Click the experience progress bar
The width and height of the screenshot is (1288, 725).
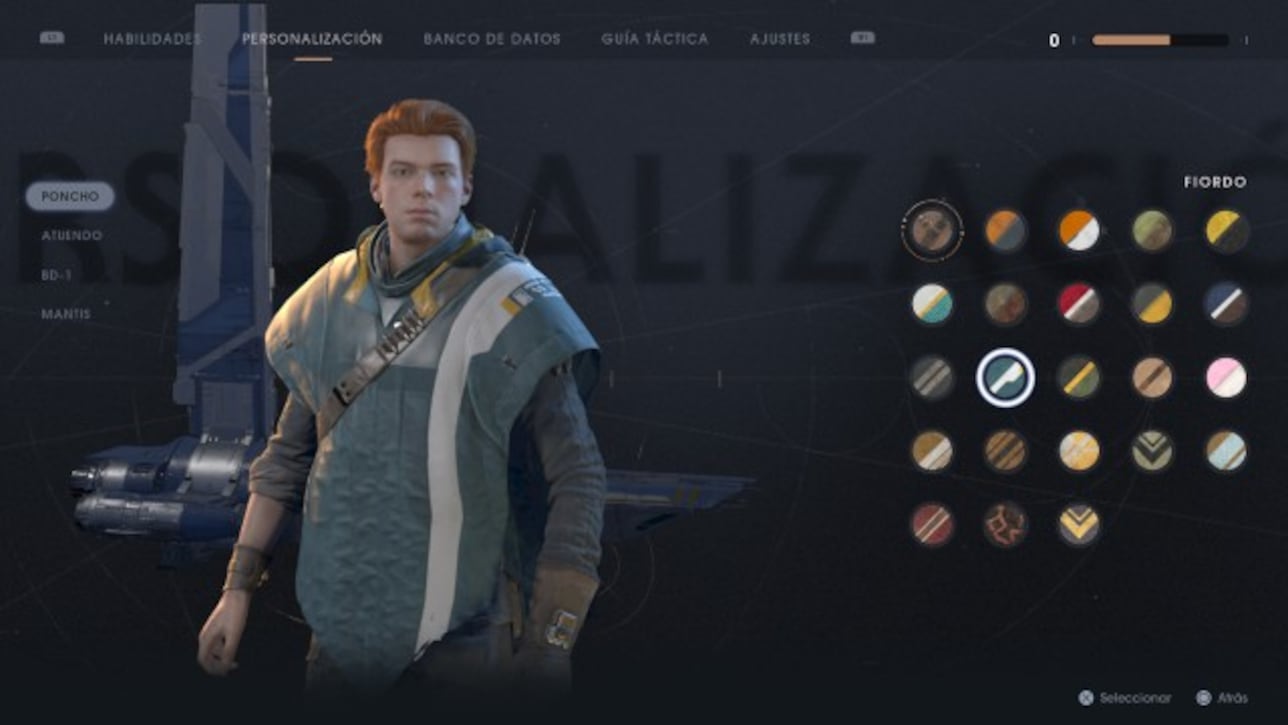[1158, 40]
